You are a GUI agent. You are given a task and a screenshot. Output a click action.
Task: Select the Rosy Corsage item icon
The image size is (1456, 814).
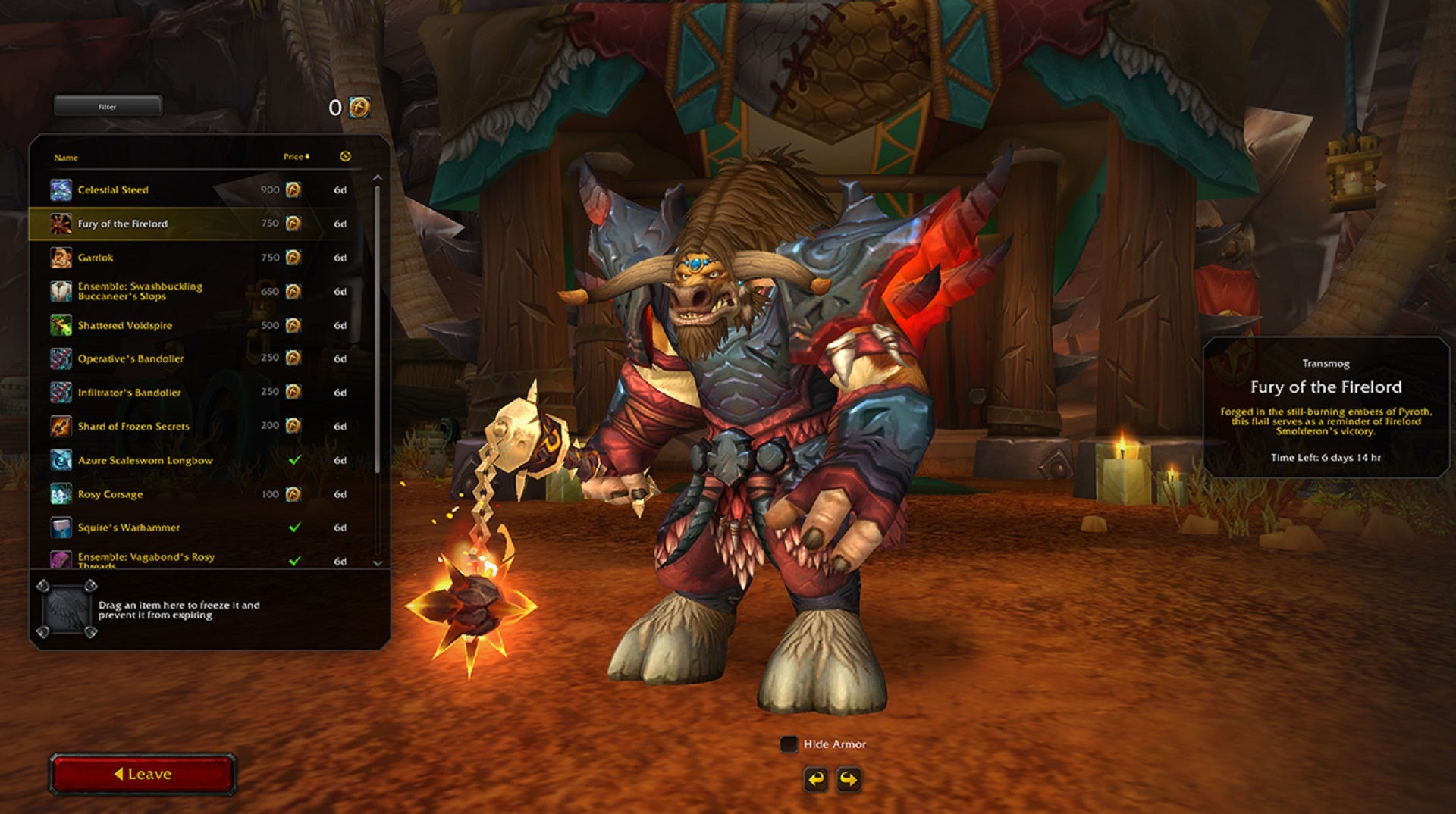pyautogui.click(x=59, y=493)
